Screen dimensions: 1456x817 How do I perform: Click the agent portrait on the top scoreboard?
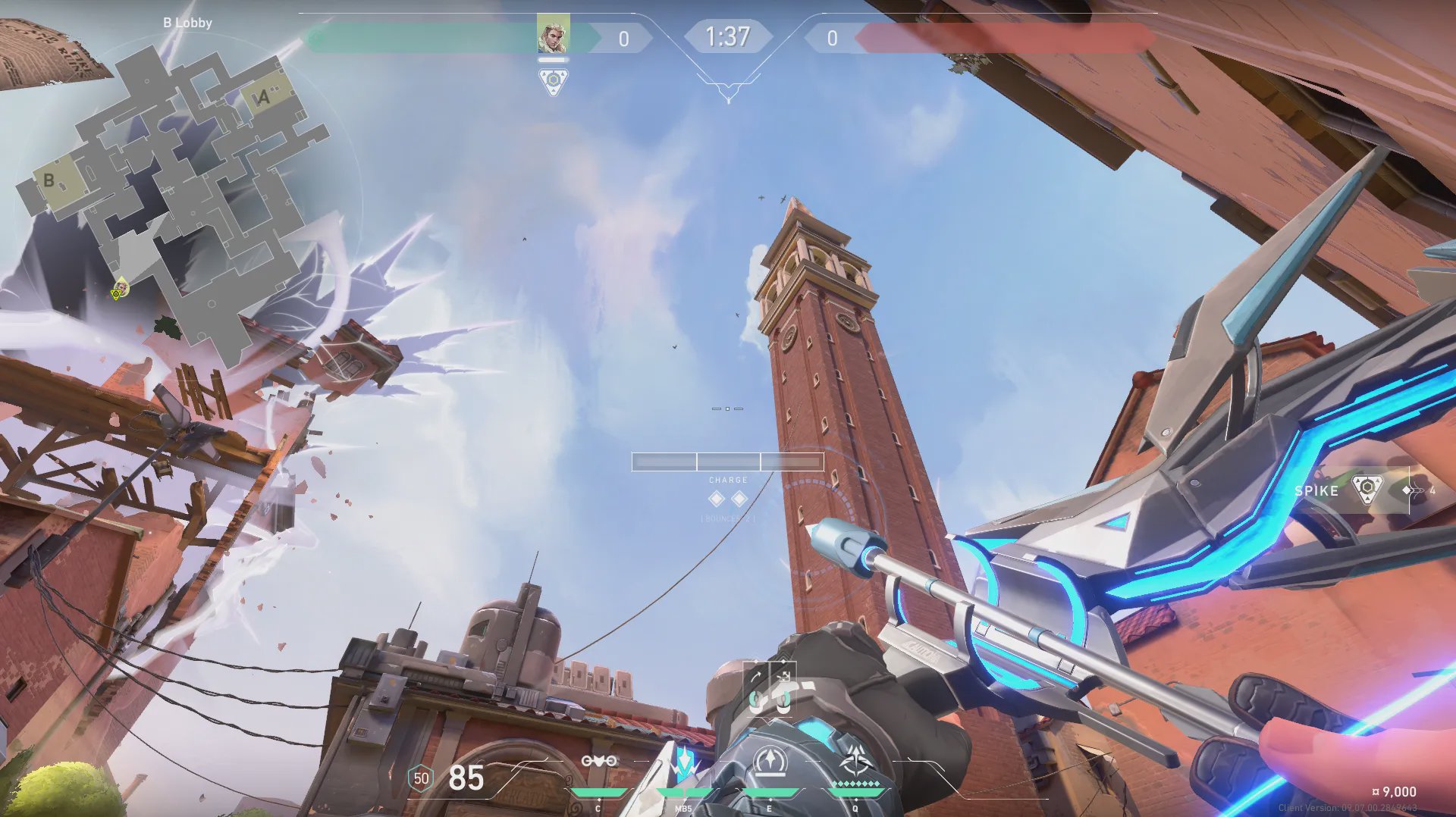[x=553, y=35]
